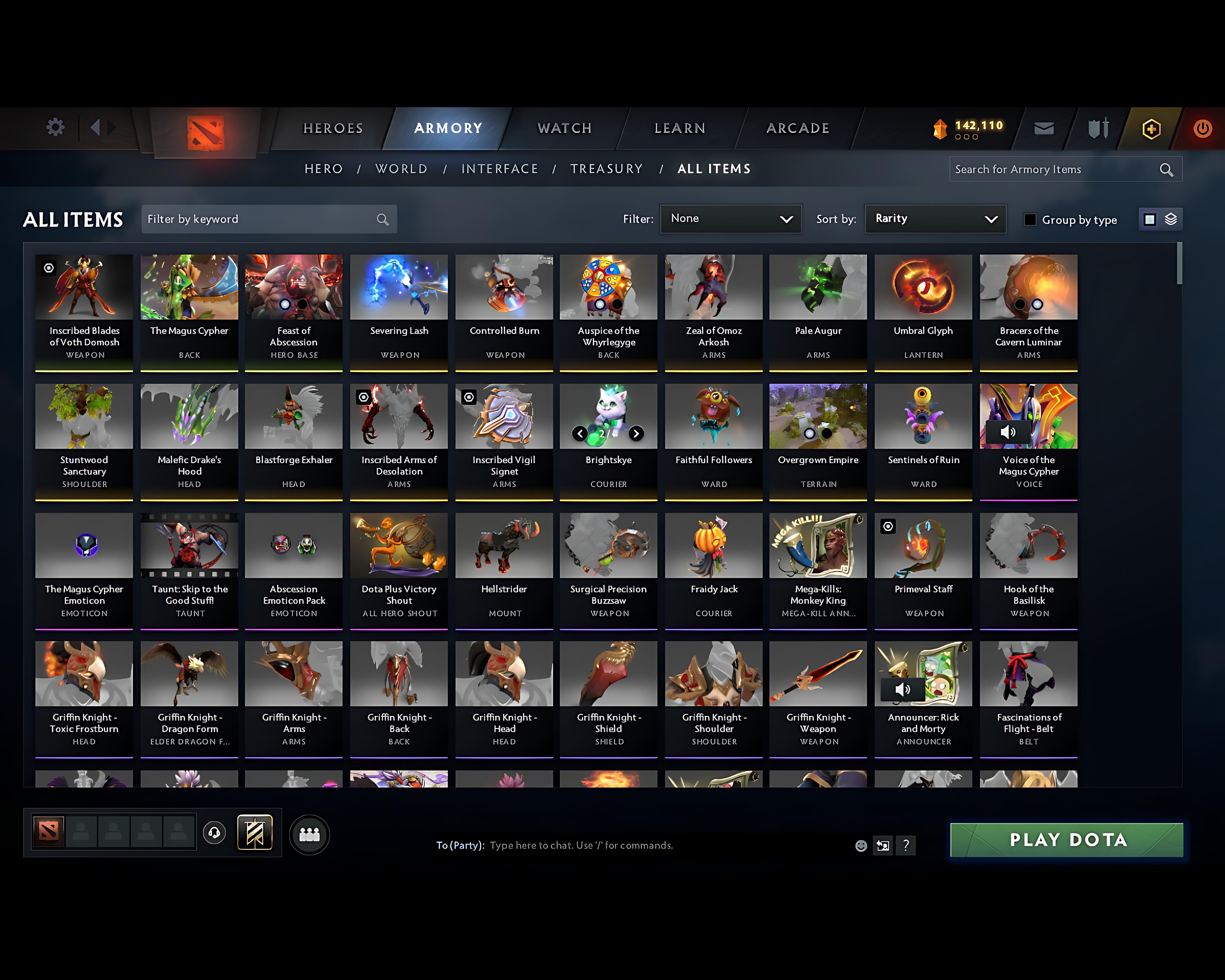Open the Filter dropdown set to None
Viewport: 1225px width, 980px height.
731,219
